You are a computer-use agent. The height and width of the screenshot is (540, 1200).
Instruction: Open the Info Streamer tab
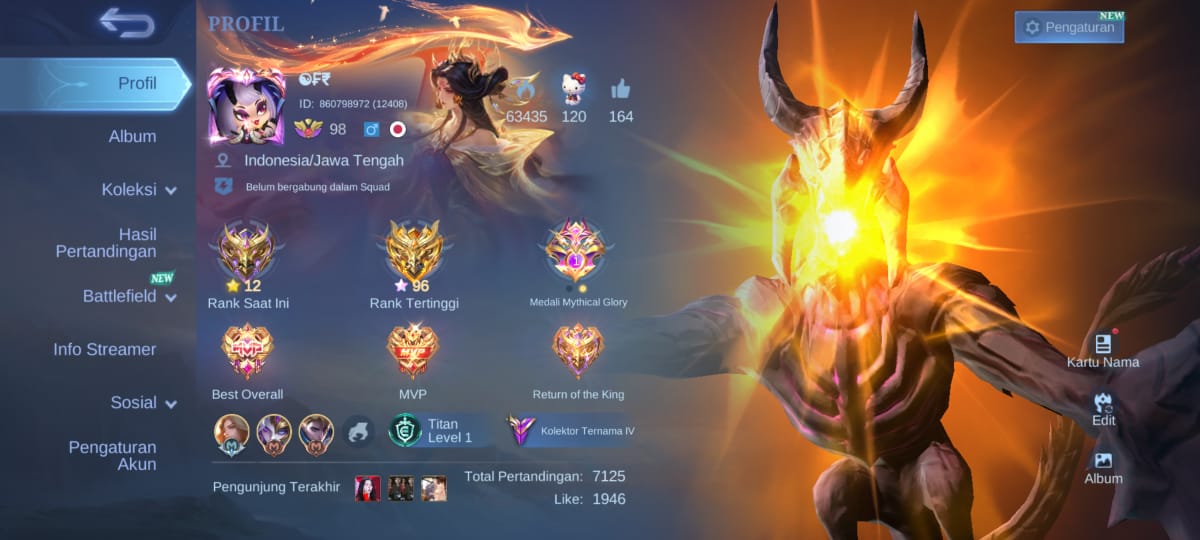click(x=105, y=349)
